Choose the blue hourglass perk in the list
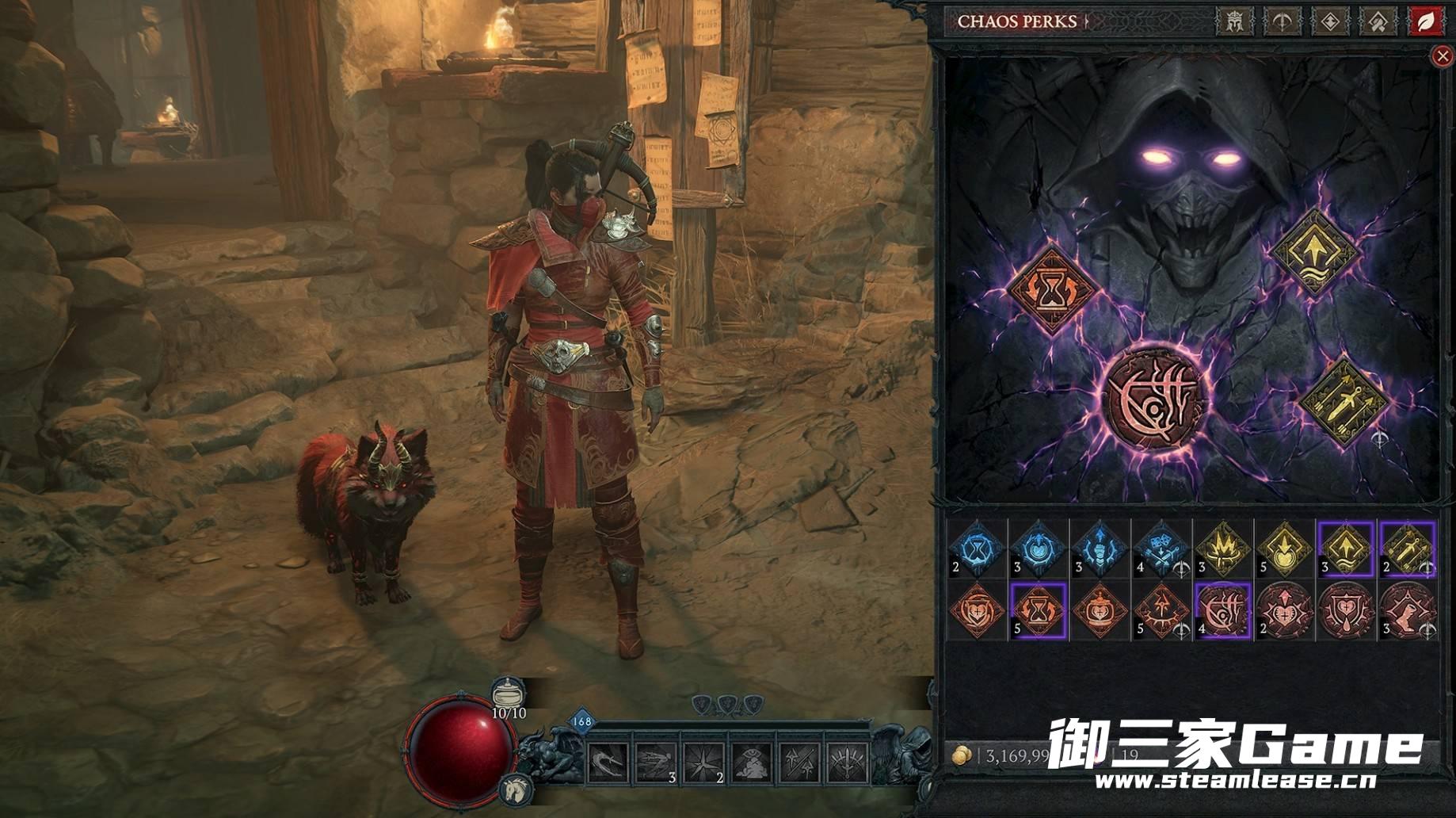1456x818 pixels. pyautogui.click(x=978, y=548)
